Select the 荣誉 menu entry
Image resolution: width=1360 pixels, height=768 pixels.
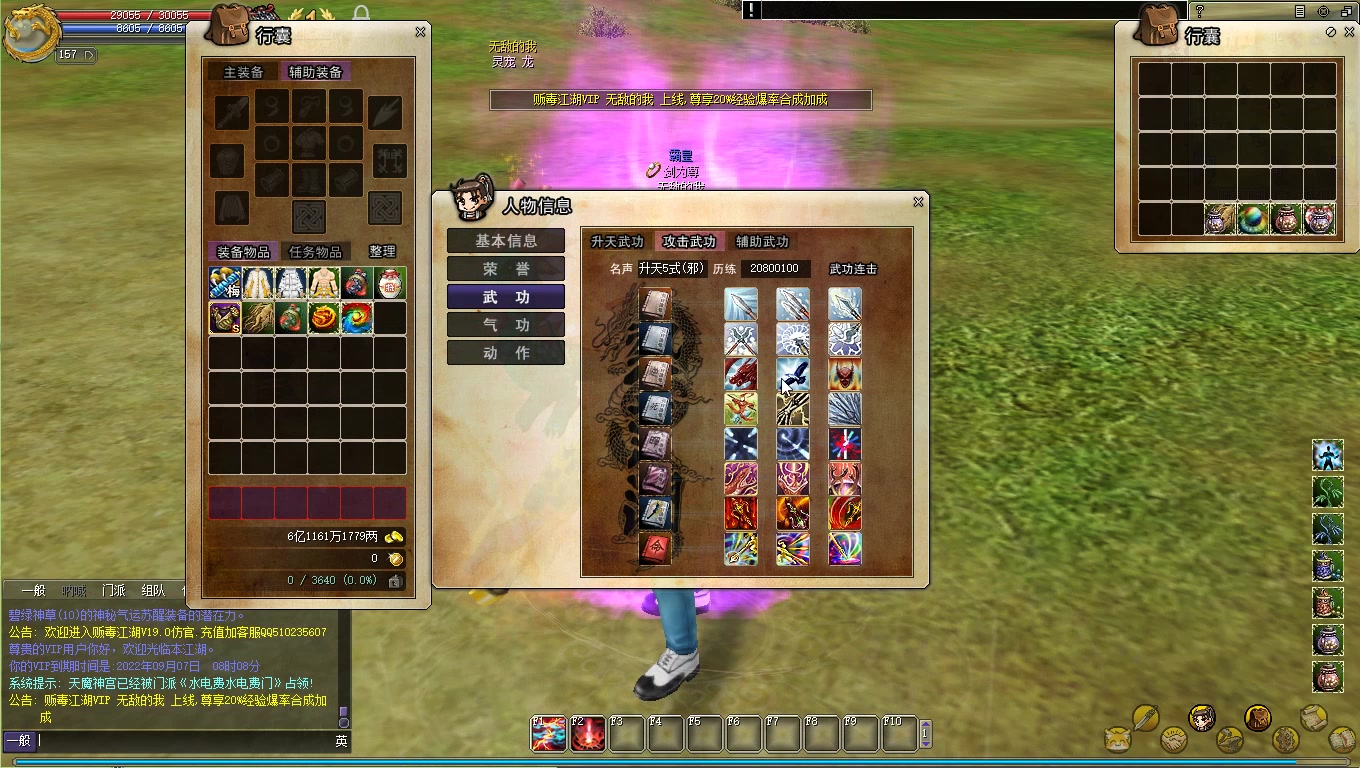click(506, 269)
